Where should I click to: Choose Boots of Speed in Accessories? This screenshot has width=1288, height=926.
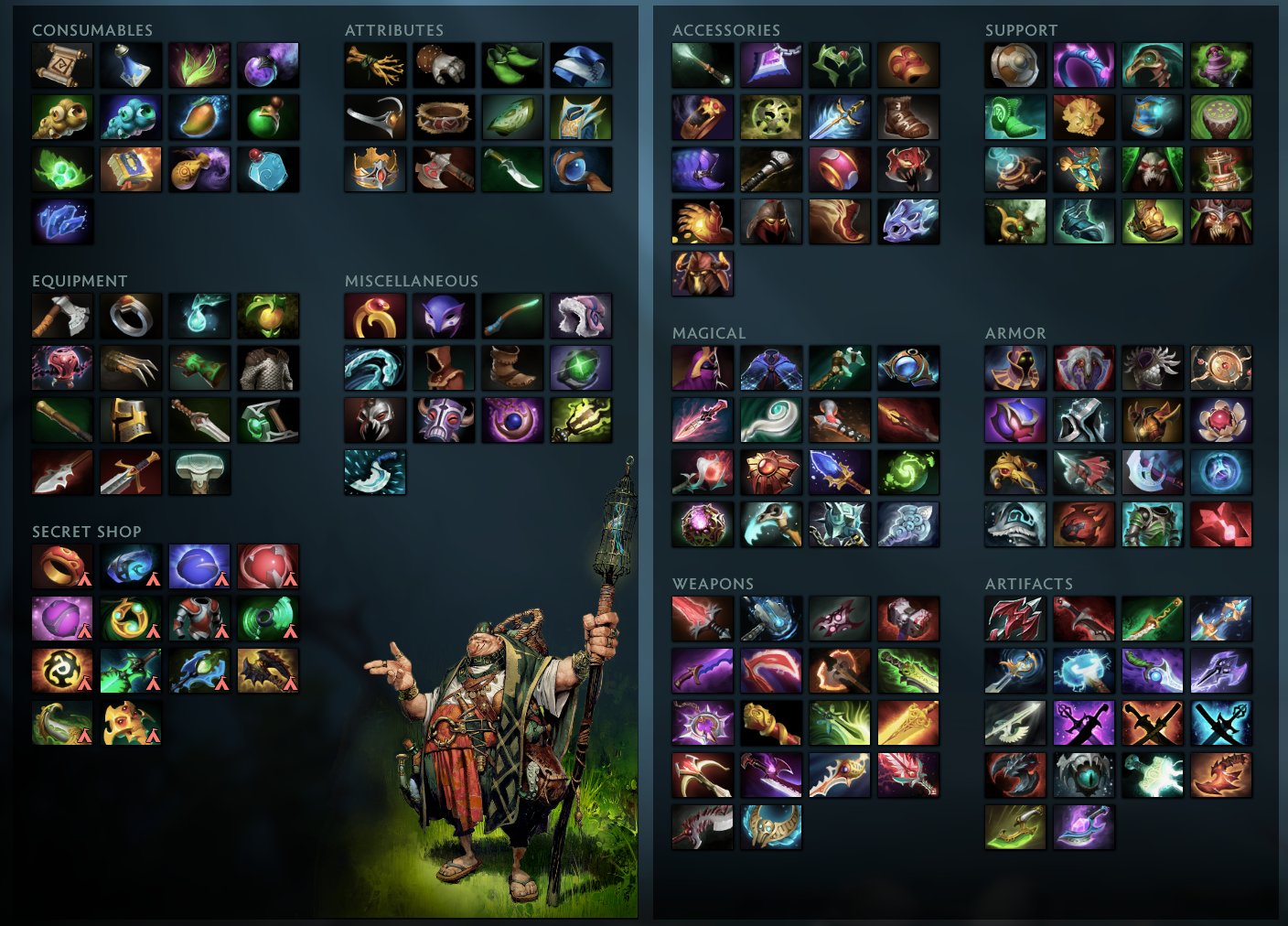pyautogui.click(x=909, y=115)
